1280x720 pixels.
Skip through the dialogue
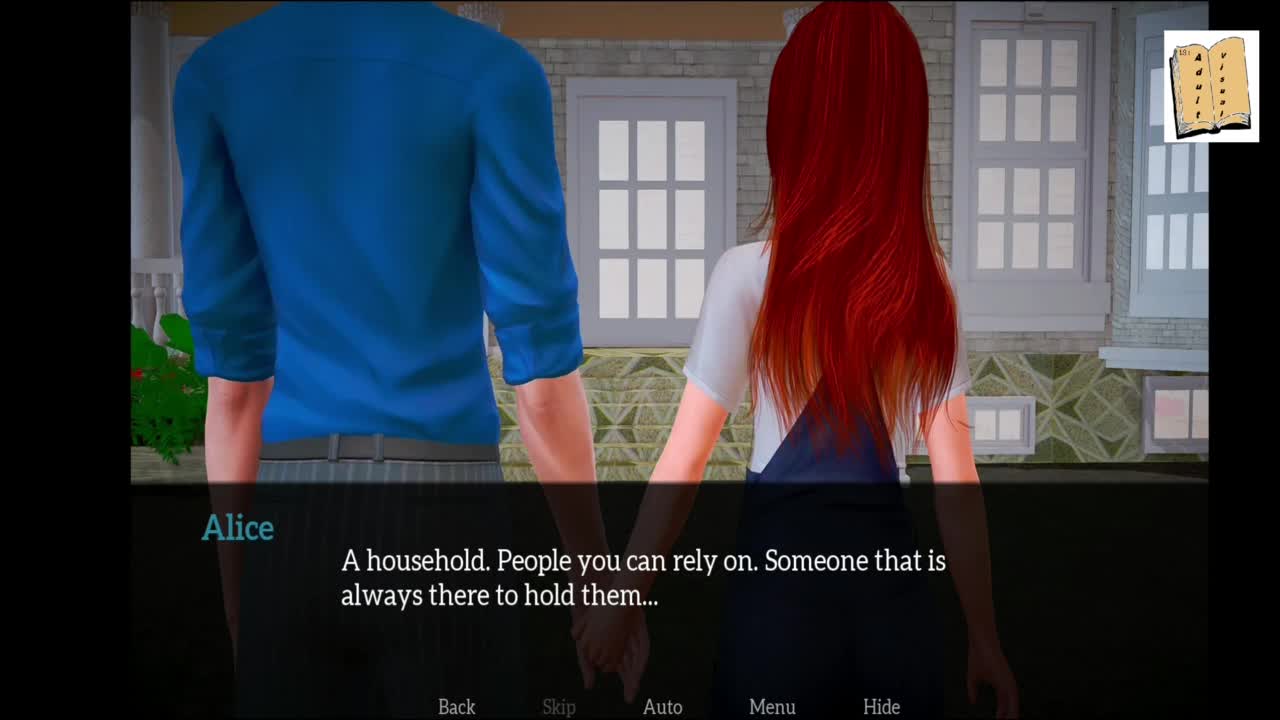[x=559, y=707]
